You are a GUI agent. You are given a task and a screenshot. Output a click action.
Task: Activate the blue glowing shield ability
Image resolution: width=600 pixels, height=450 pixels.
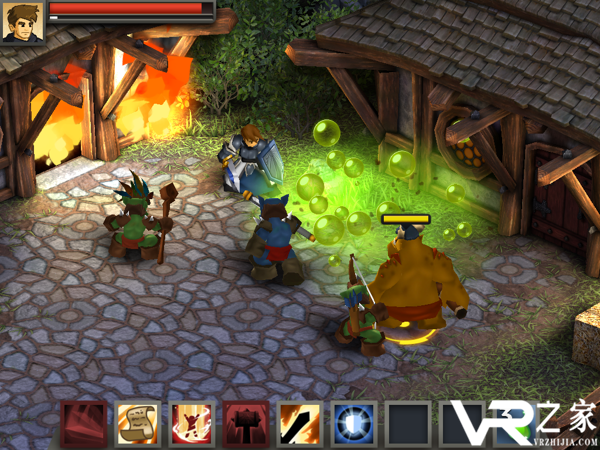click(x=353, y=423)
